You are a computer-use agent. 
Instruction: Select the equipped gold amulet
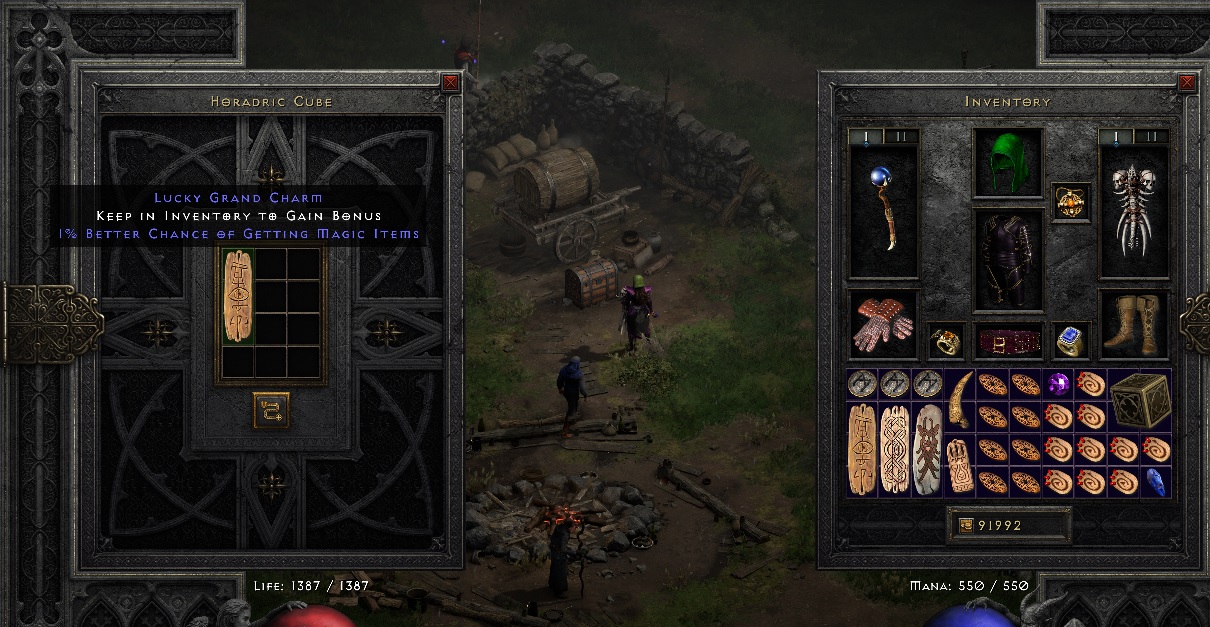coord(1070,203)
